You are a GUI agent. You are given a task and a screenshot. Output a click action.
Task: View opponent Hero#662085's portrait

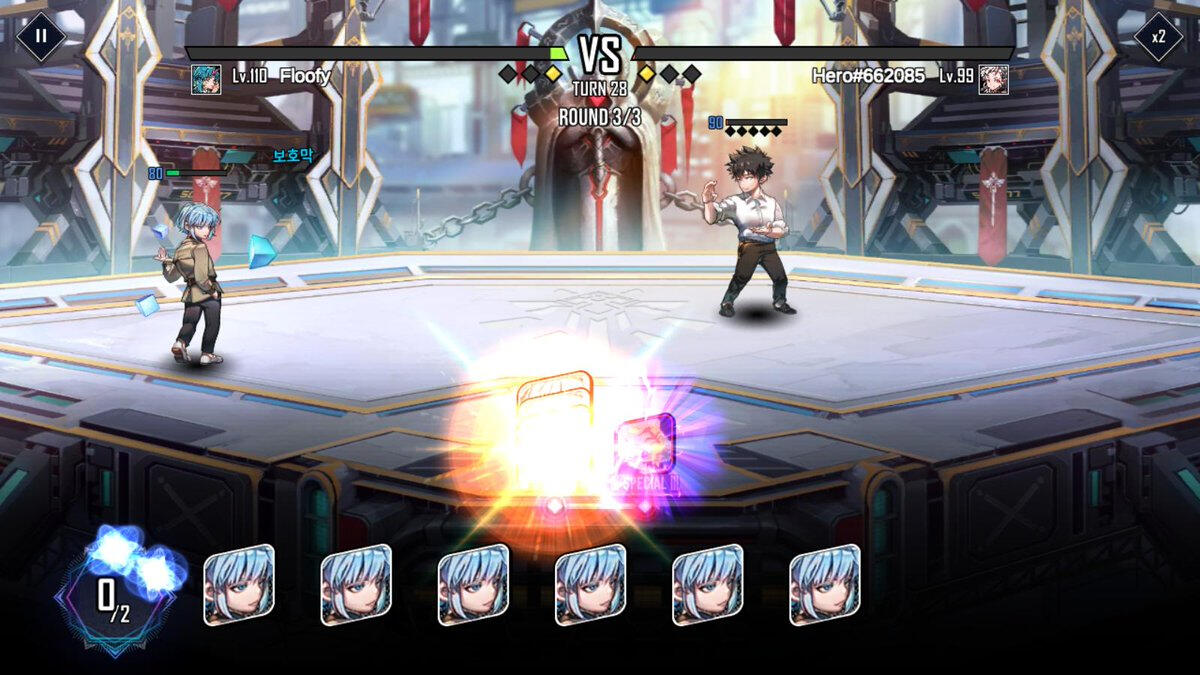coord(993,79)
